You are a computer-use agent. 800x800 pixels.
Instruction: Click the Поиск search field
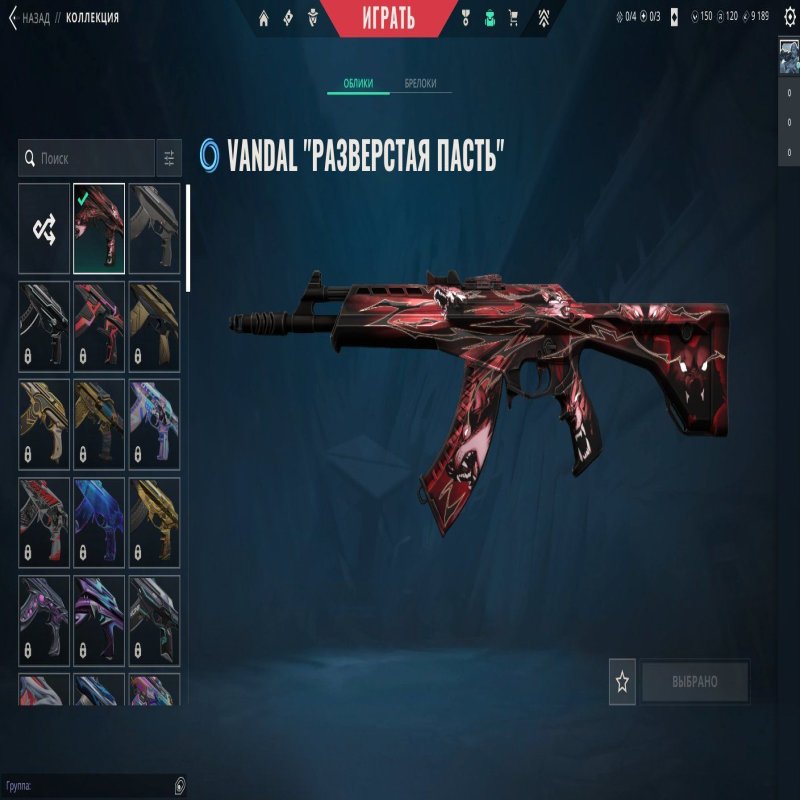click(88, 158)
